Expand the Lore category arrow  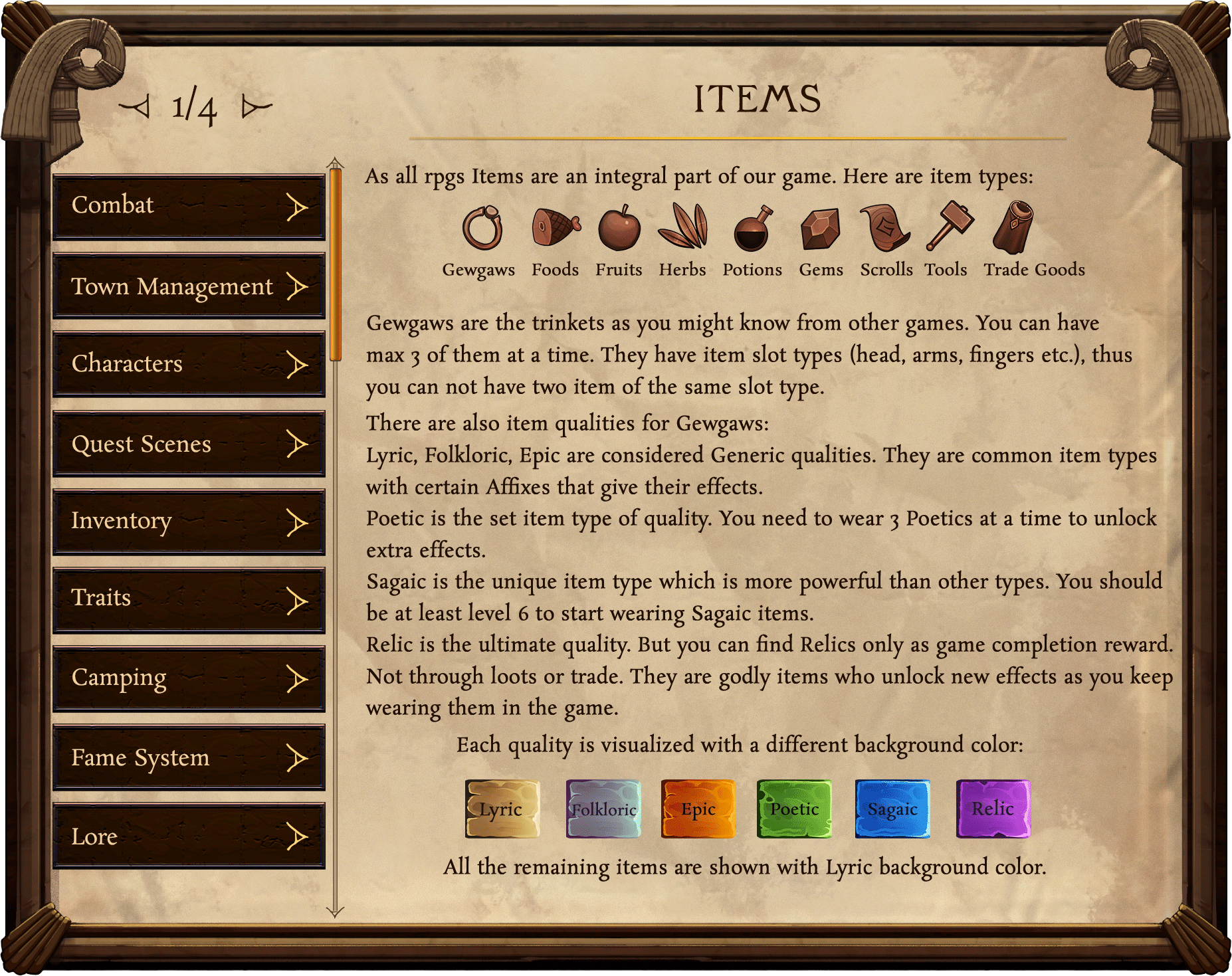(x=297, y=838)
